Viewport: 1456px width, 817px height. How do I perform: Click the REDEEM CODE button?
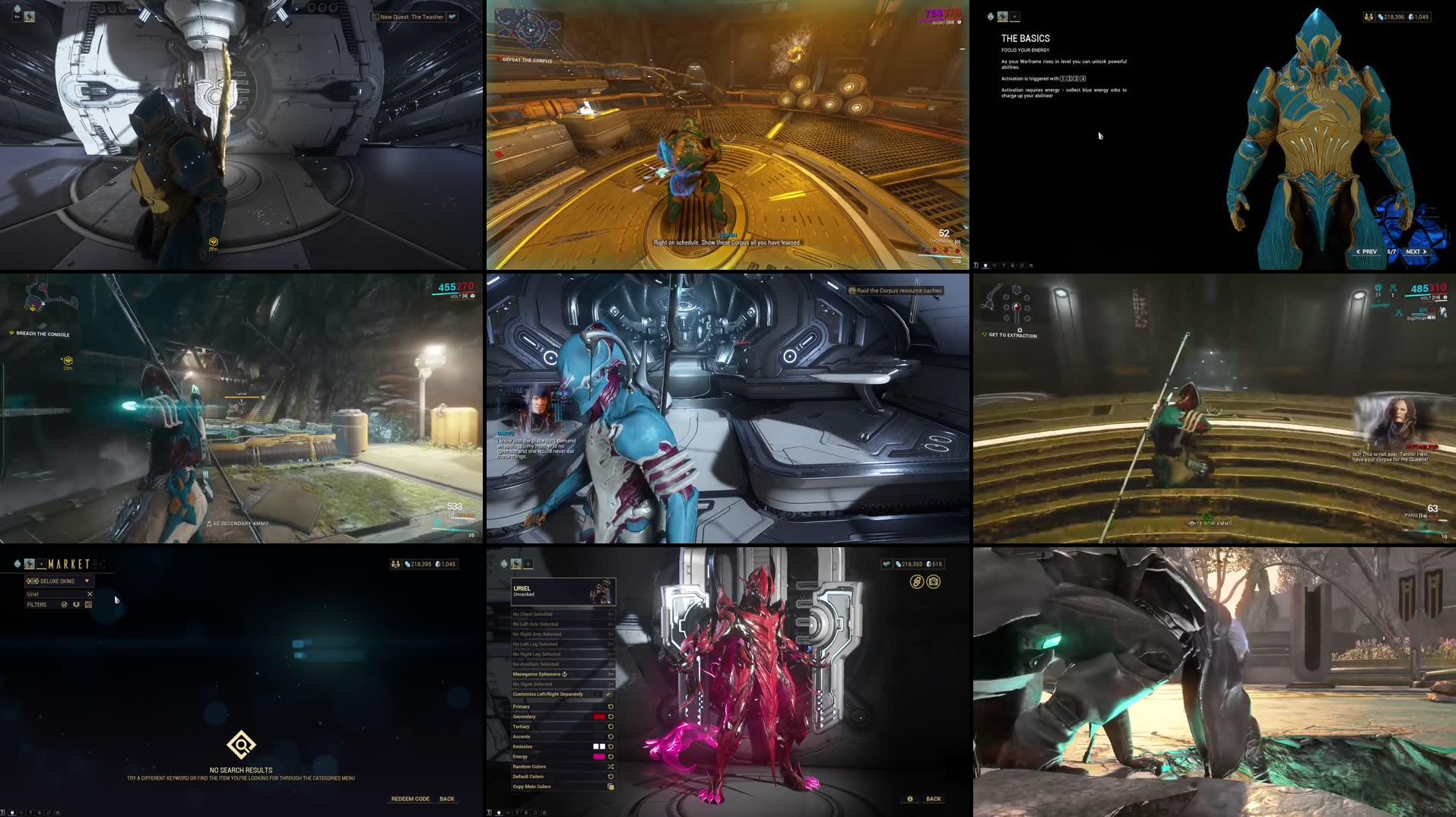click(410, 799)
